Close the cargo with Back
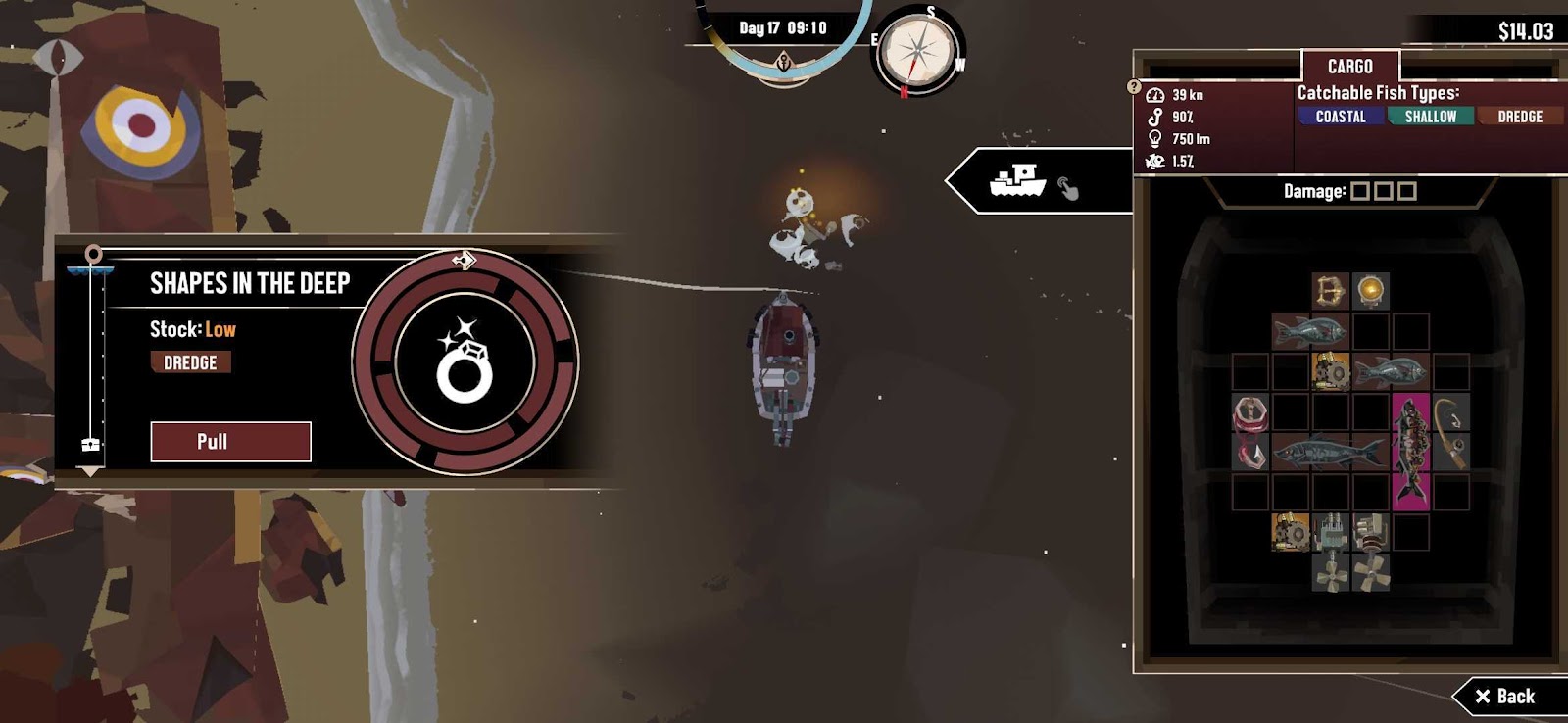Image resolution: width=1568 pixels, height=723 pixels. (1505, 697)
